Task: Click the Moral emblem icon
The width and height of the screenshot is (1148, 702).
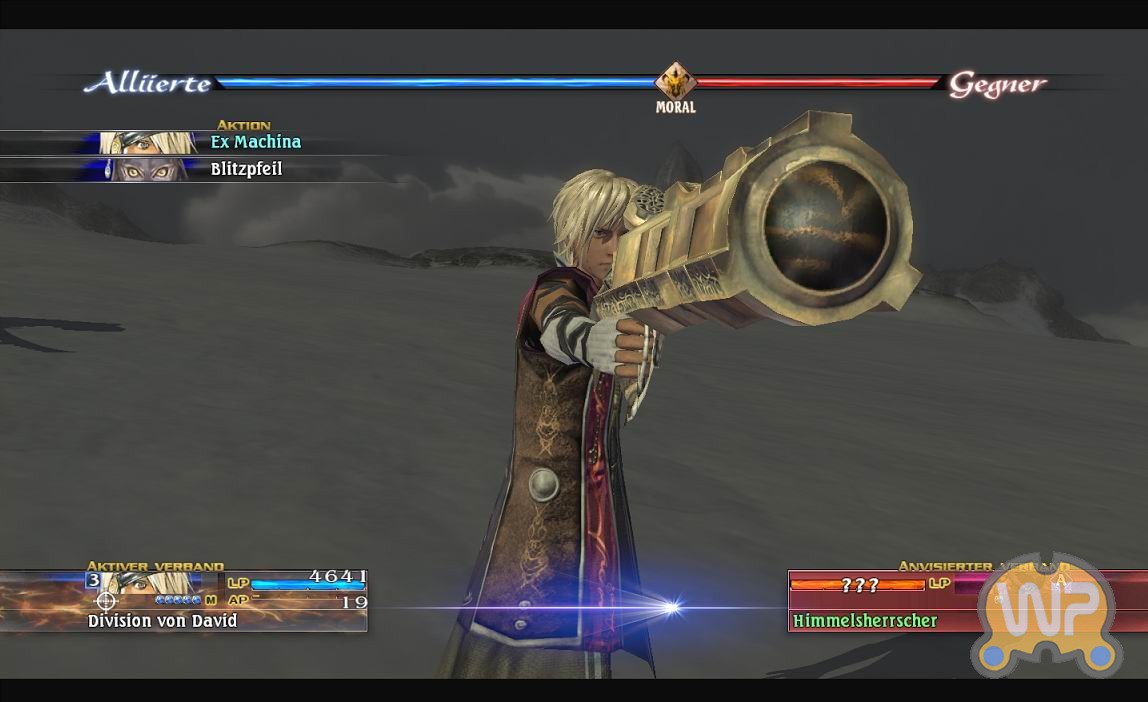Action: [675, 82]
